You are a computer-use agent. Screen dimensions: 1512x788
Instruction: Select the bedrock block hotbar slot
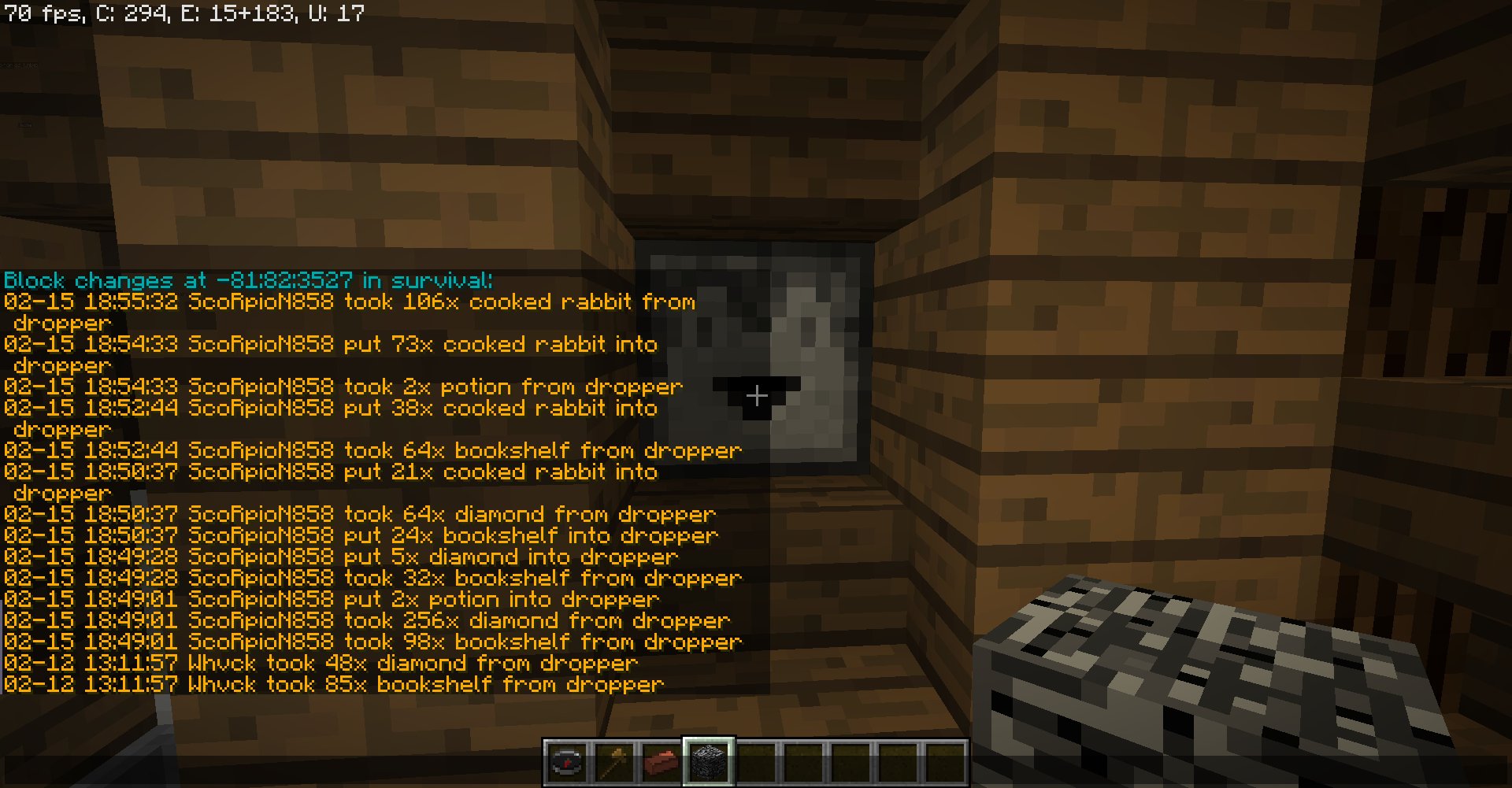(709, 762)
